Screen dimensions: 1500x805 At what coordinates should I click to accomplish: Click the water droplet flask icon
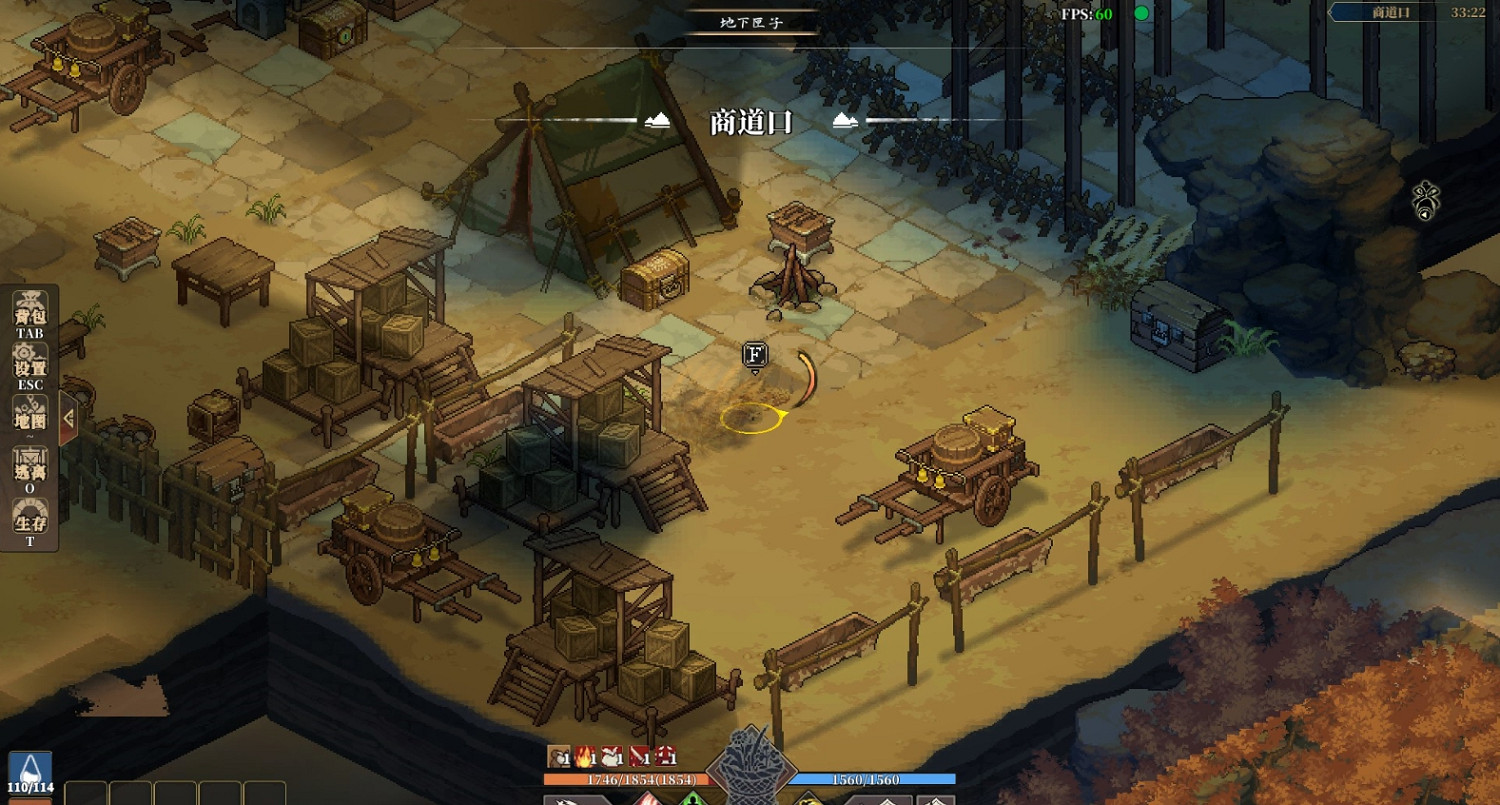pyautogui.click(x=31, y=769)
